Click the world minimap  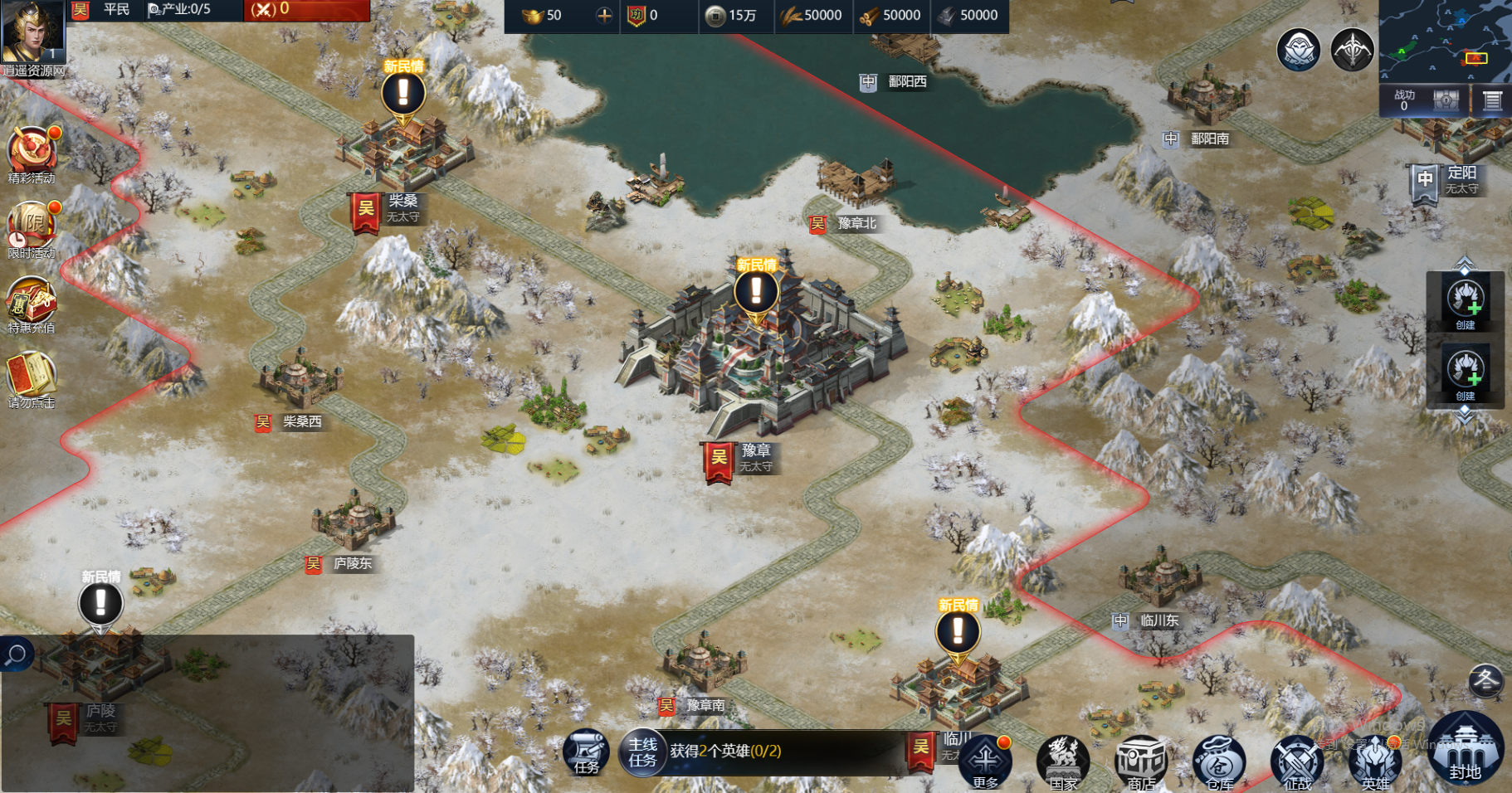[x=1445, y=40]
